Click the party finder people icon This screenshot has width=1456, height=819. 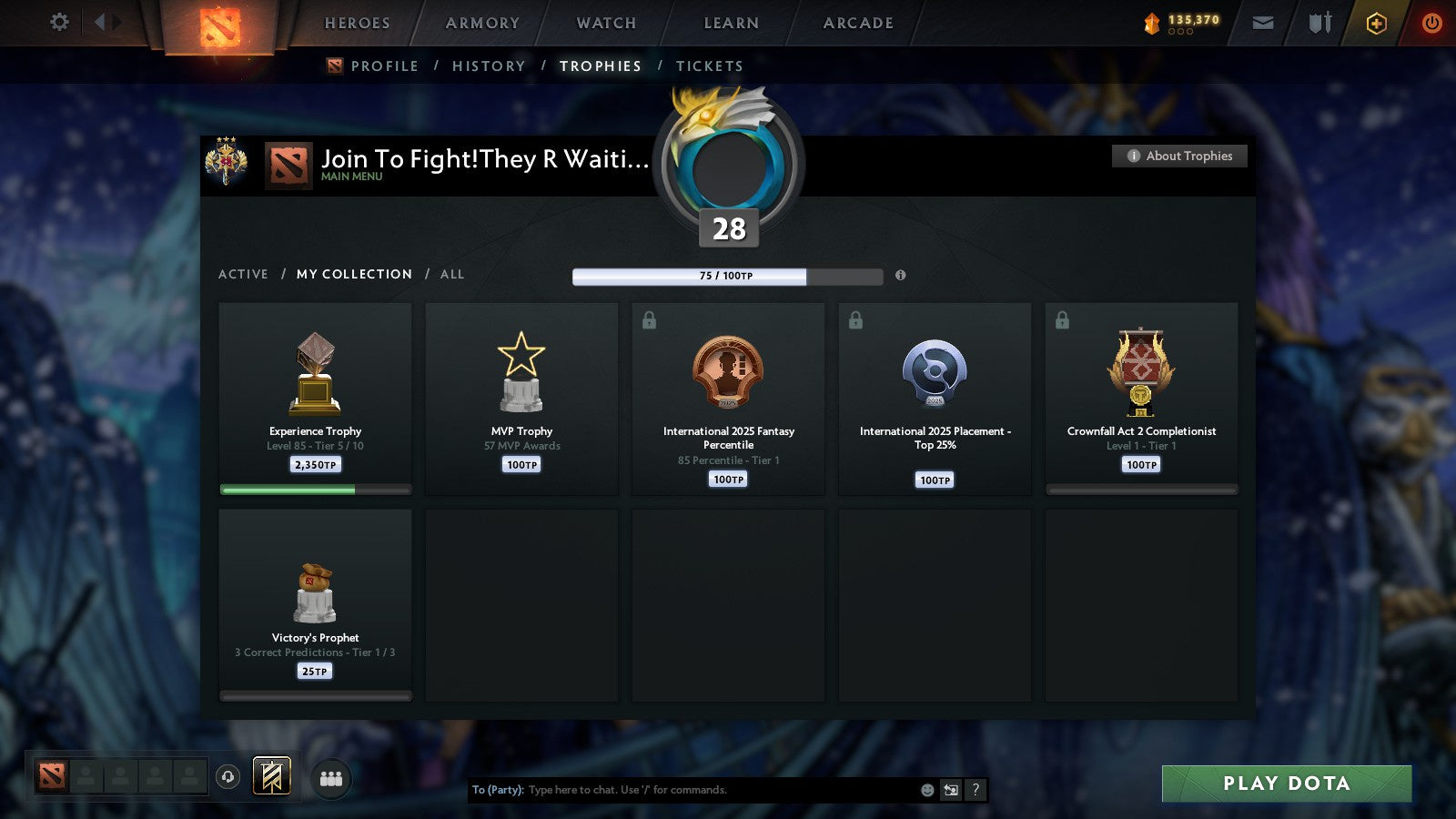tap(332, 777)
